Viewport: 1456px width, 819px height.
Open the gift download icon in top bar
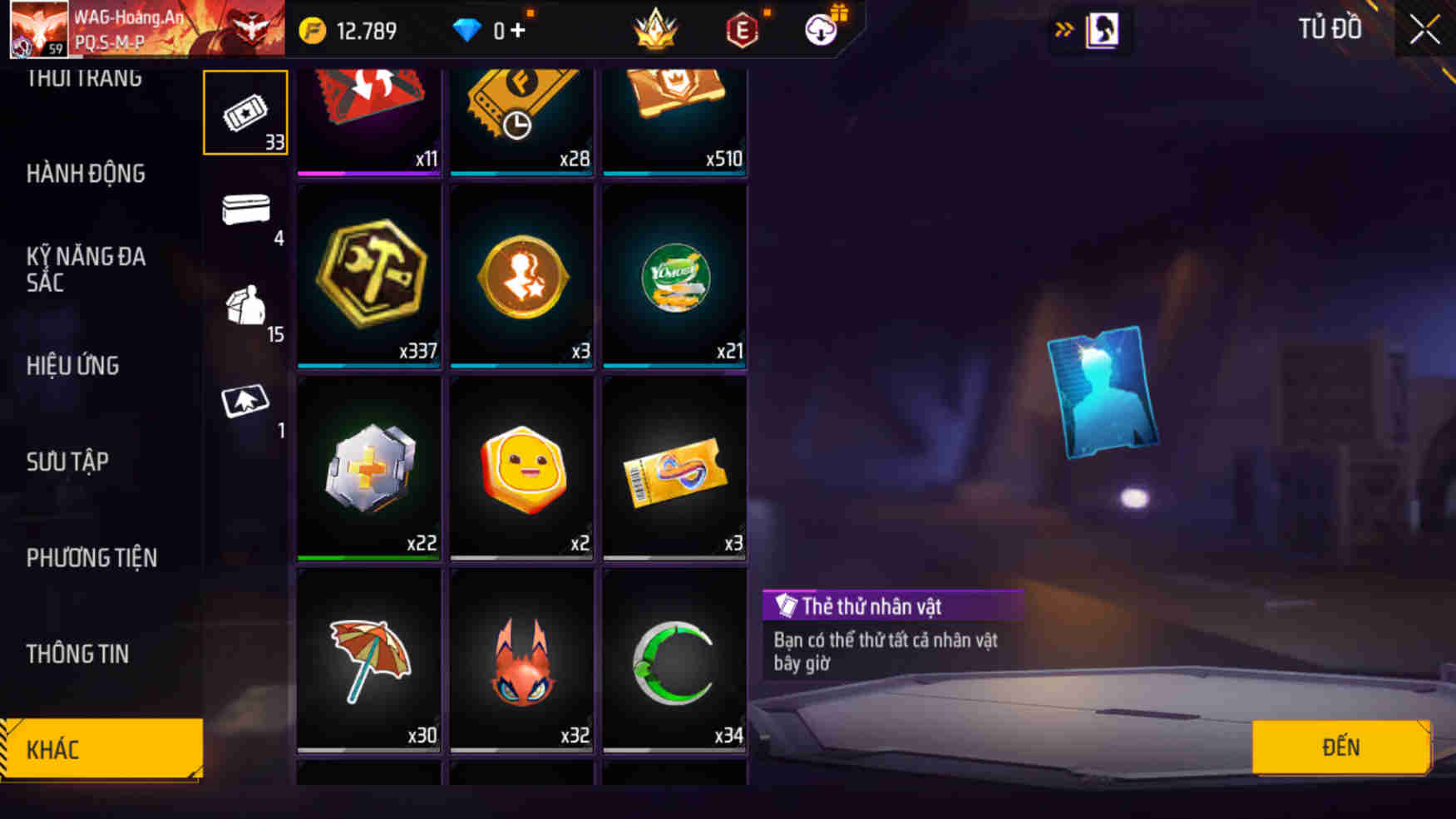[820, 28]
